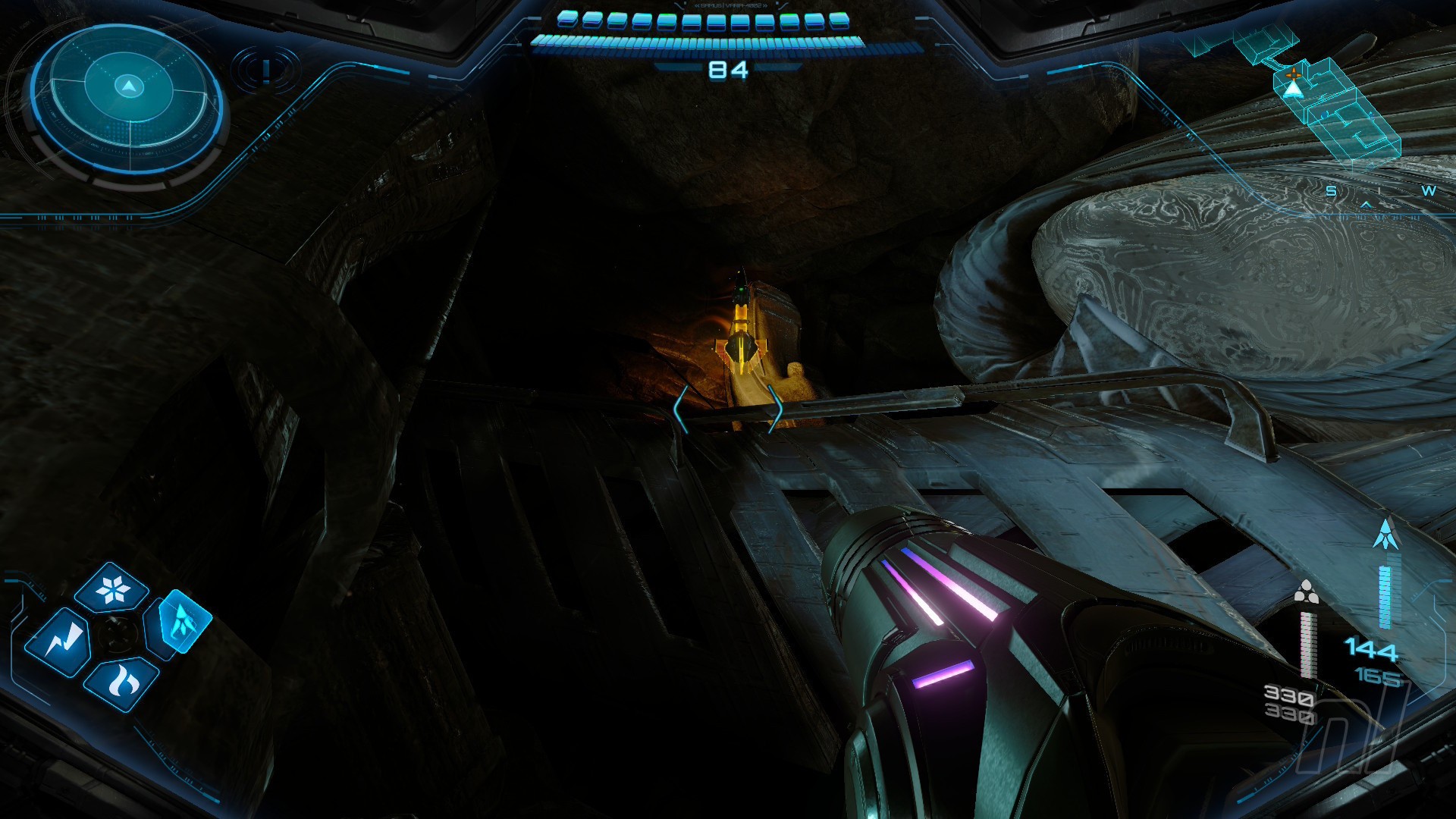The height and width of the screenshot is (819, 1456).
Task: Activate the lightning bolt shot icon
Action: (x=58, y=642)
